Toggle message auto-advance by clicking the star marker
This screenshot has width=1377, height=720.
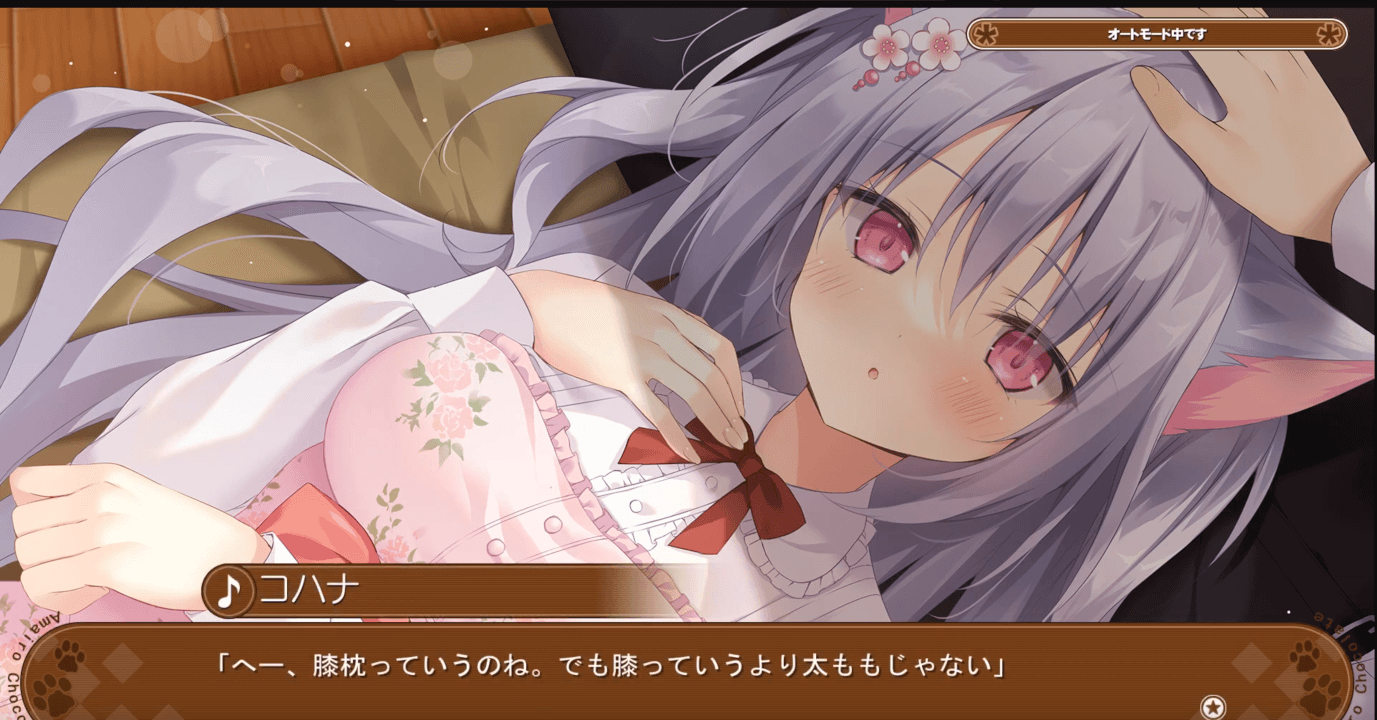1214,705
